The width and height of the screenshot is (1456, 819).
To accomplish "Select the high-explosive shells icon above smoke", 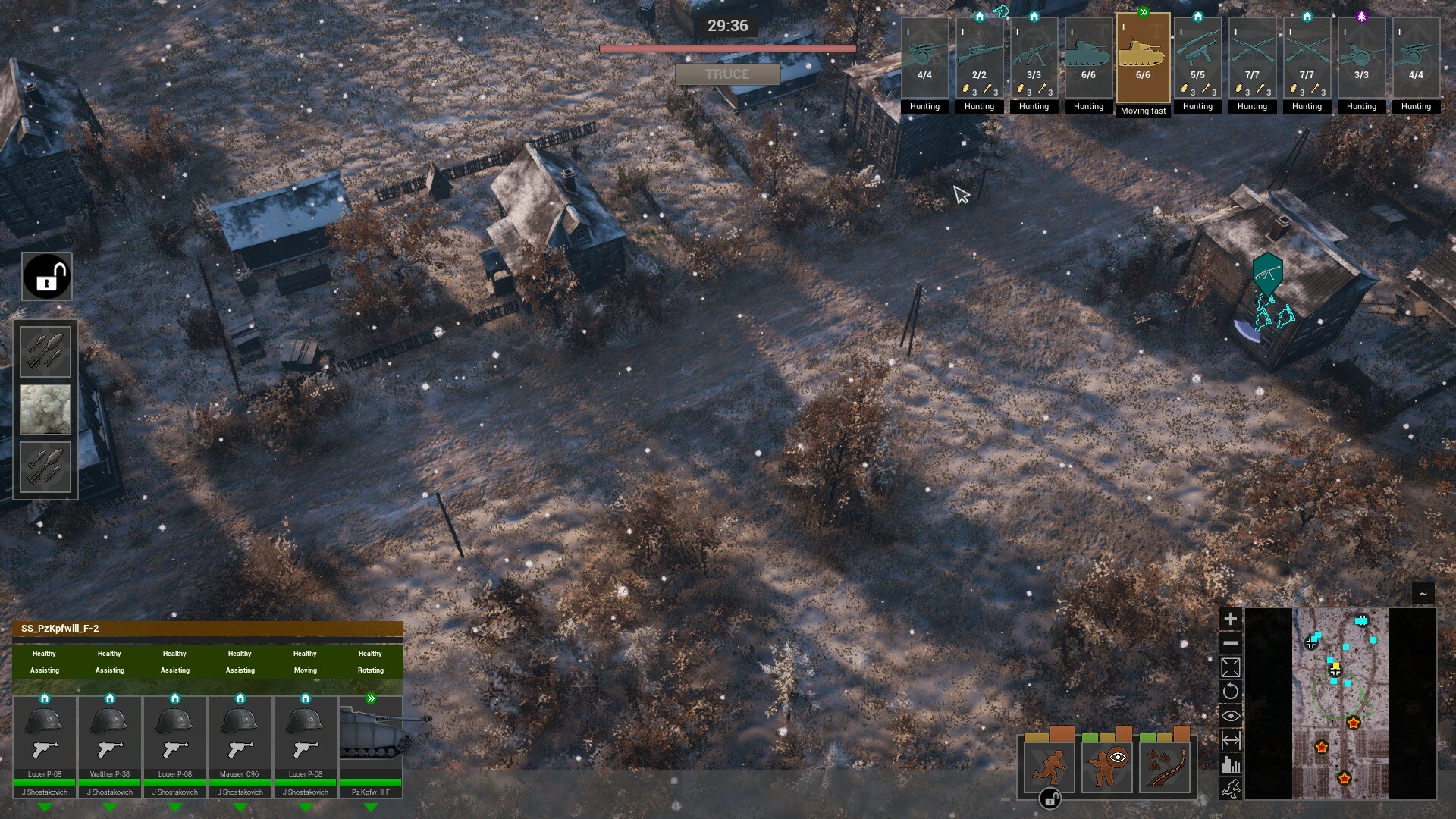I will tap(45, 350).
